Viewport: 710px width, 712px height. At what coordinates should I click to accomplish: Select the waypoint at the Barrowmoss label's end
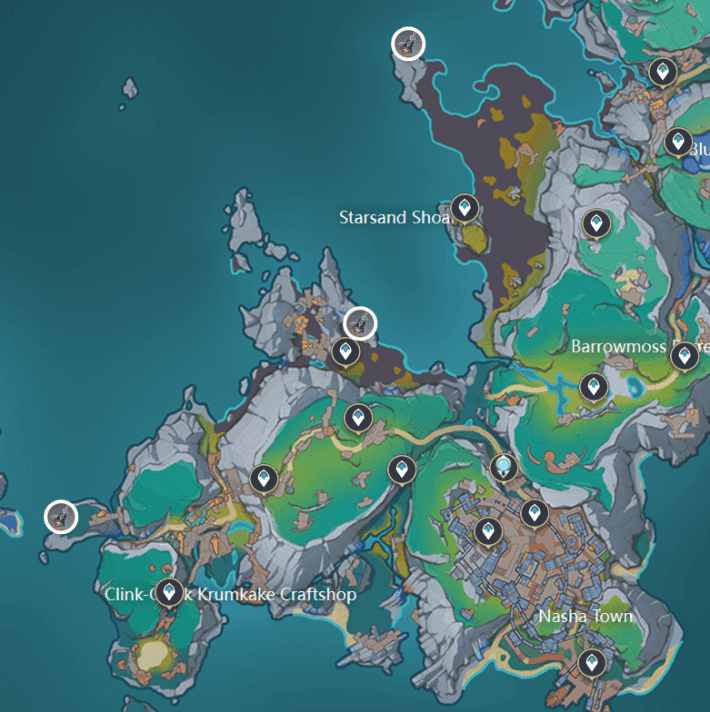point(684,355)
